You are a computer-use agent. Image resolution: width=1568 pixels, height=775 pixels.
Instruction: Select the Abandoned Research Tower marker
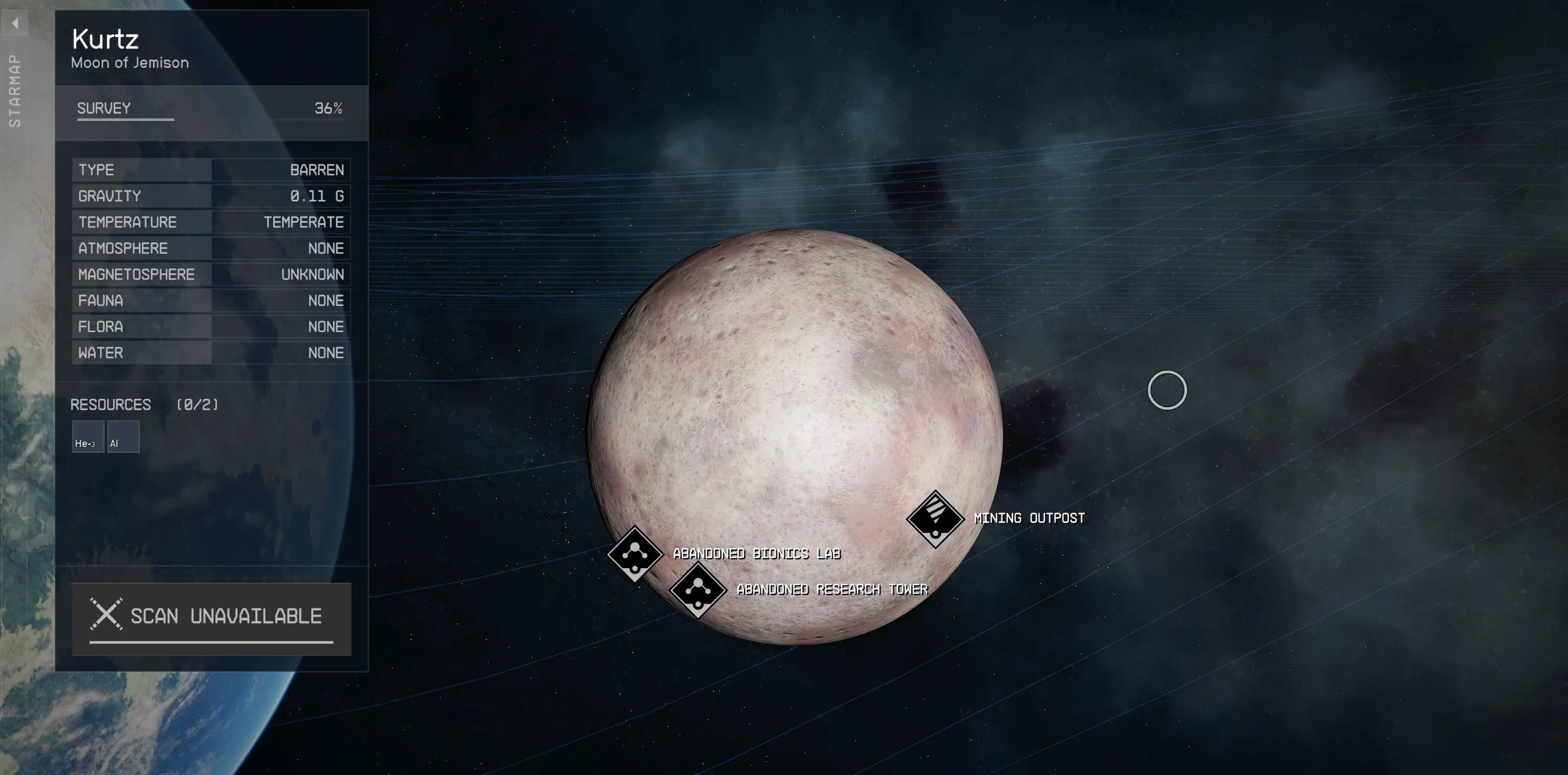[698, 589]
